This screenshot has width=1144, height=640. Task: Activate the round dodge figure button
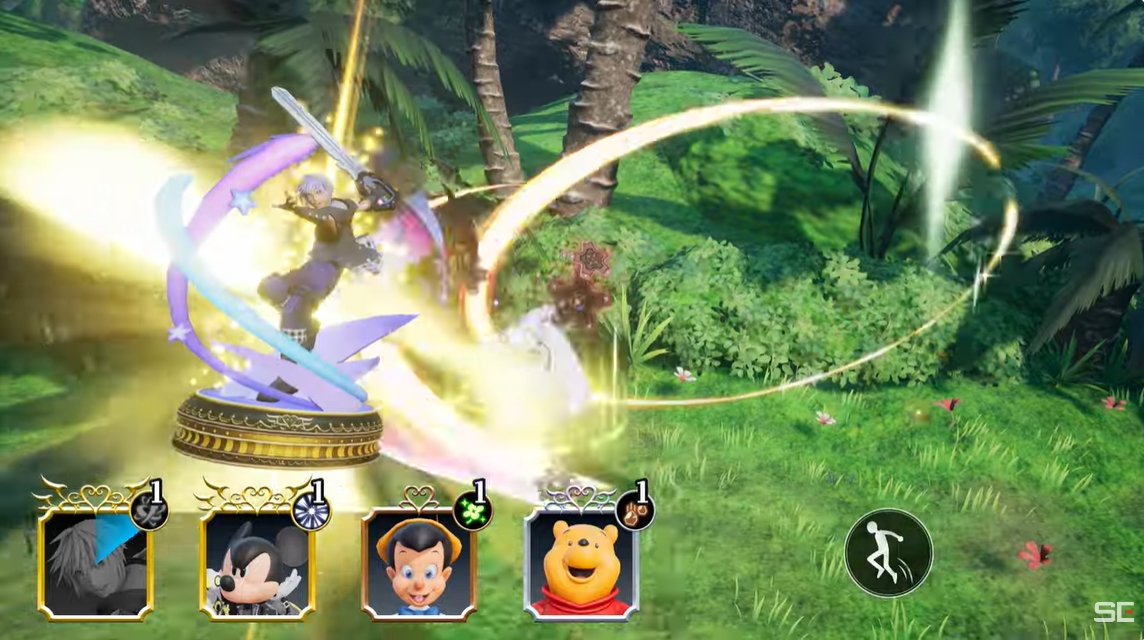[x=888, y=553]
